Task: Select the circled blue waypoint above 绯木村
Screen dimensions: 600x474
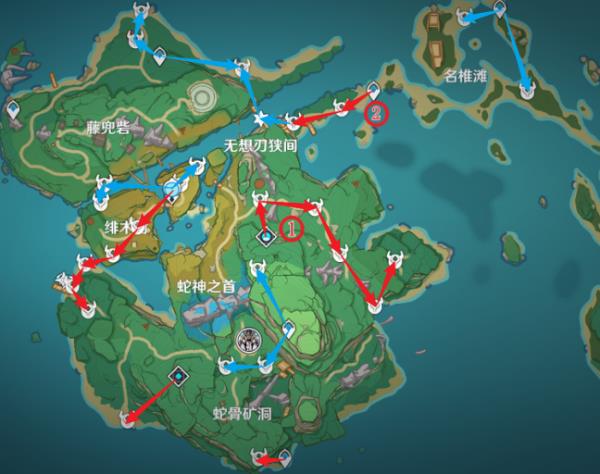Action: coord(172,186)
